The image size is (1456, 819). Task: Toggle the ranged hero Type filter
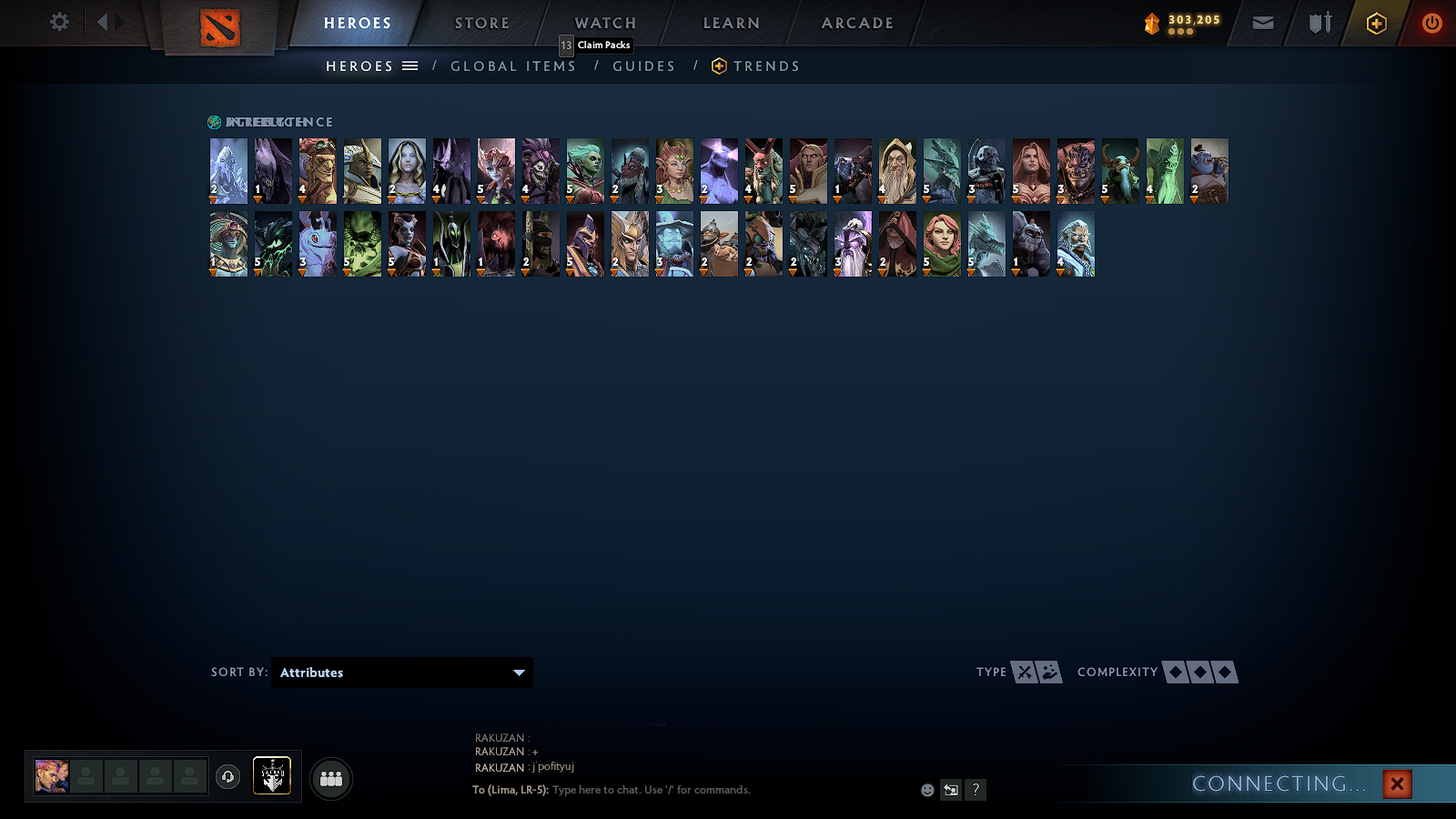(x=1050, y=672)
